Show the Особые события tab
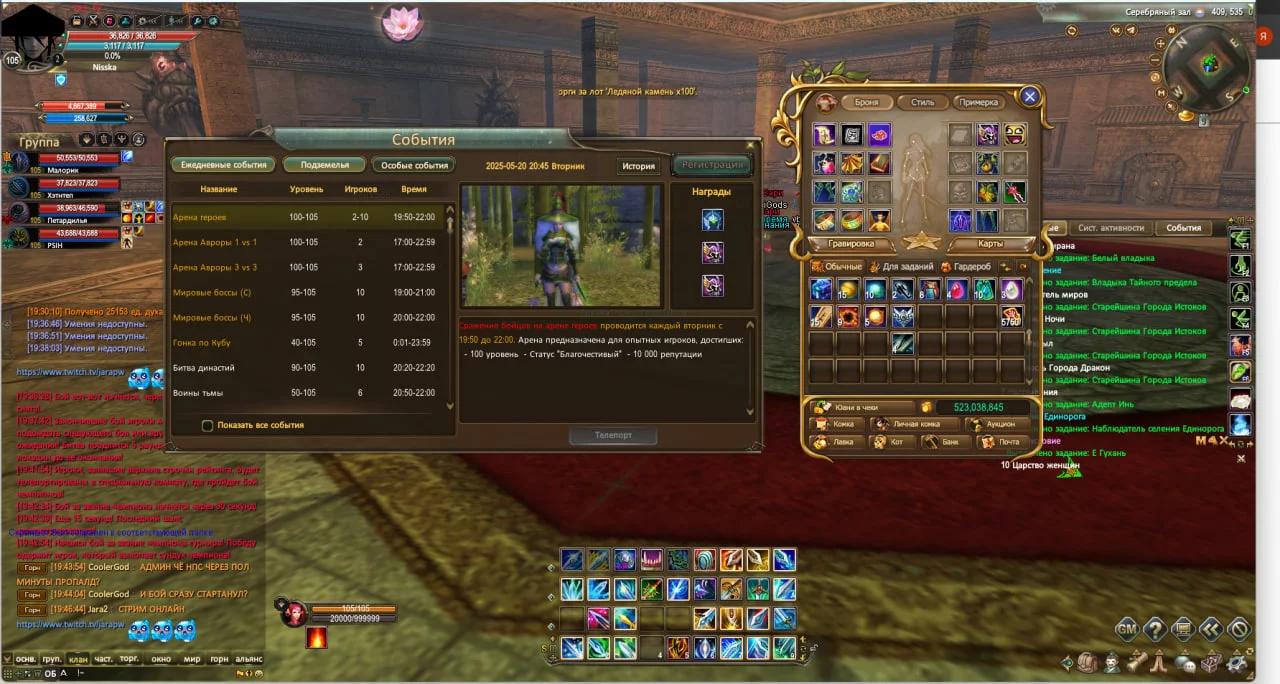 click(x=415, y=165)
